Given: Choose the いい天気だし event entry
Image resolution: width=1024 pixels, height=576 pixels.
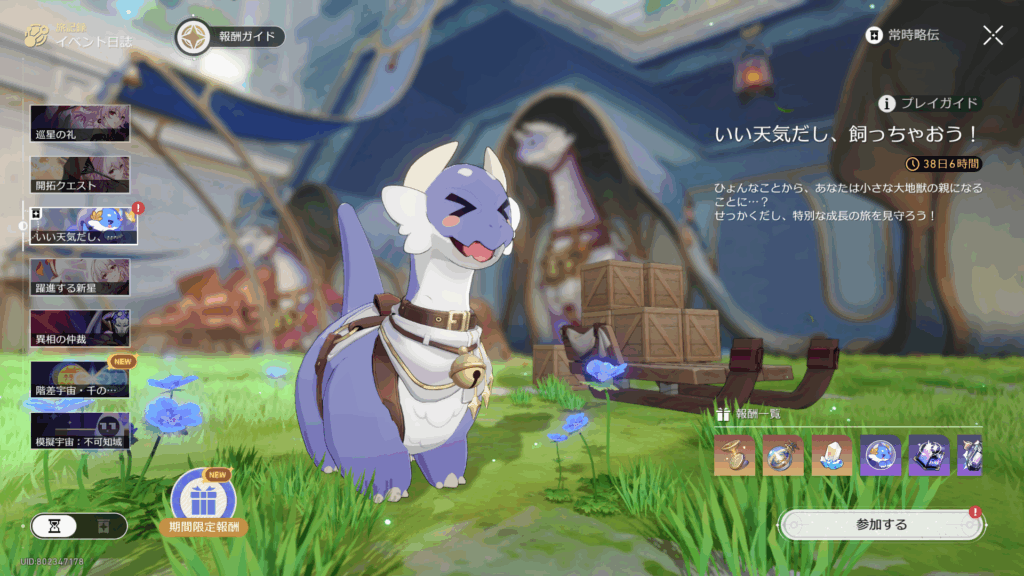Looking at the screenshot, I should (82, 226).
